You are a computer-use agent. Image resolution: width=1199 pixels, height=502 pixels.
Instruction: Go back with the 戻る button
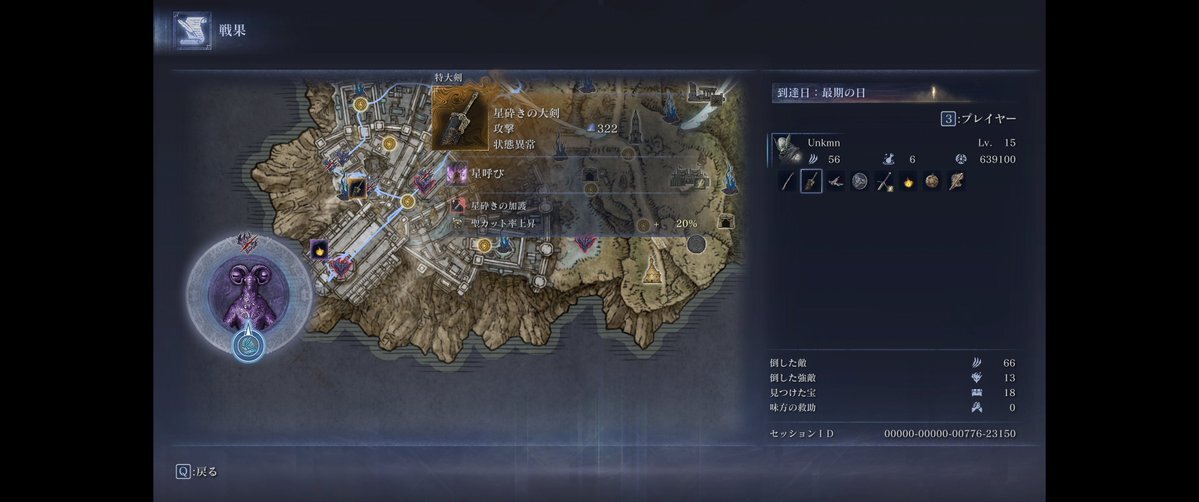click(197, 471)
